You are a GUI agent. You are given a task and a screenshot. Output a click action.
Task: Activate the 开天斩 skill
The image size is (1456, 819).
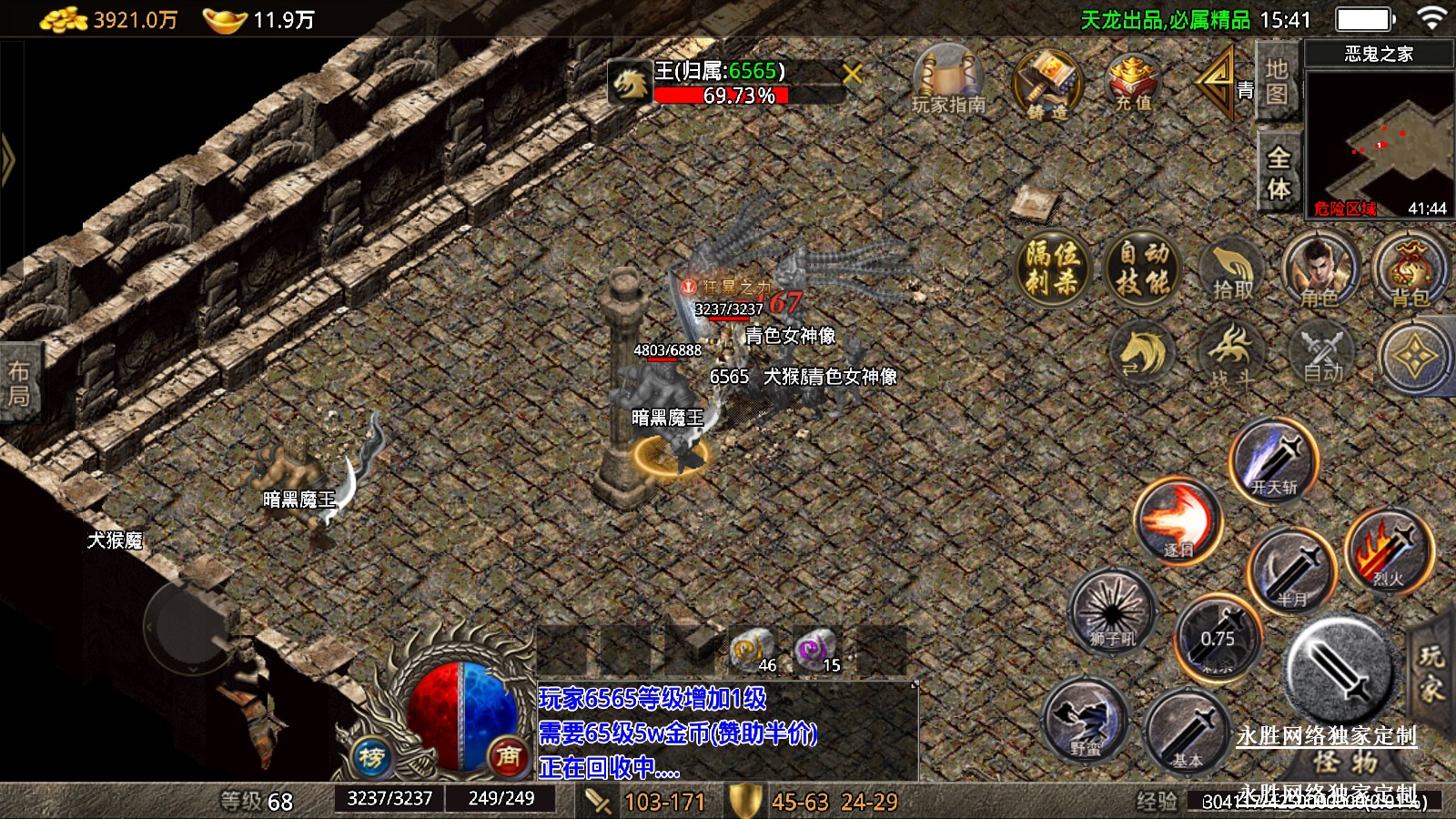[1274, 462]
